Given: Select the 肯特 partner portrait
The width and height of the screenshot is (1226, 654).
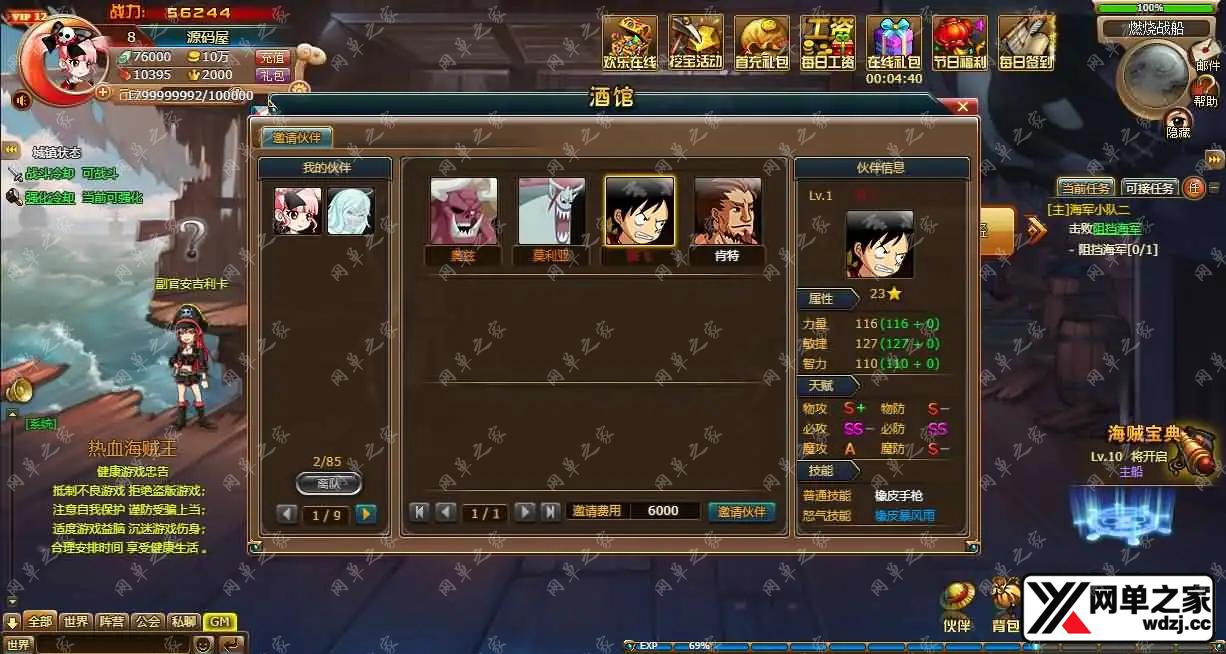Looking at the screenshot, I should coord(727,212).
